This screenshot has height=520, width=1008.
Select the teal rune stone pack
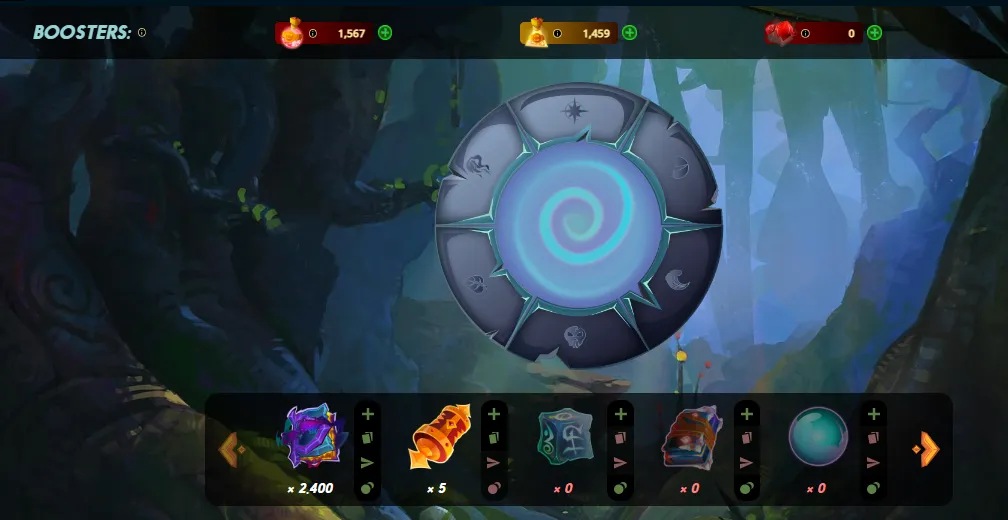565,437
